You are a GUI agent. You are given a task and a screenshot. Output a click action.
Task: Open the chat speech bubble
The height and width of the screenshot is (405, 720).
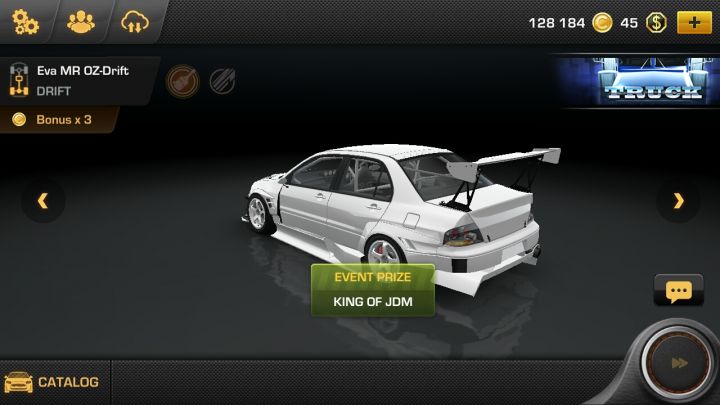[x=678, y=291]
